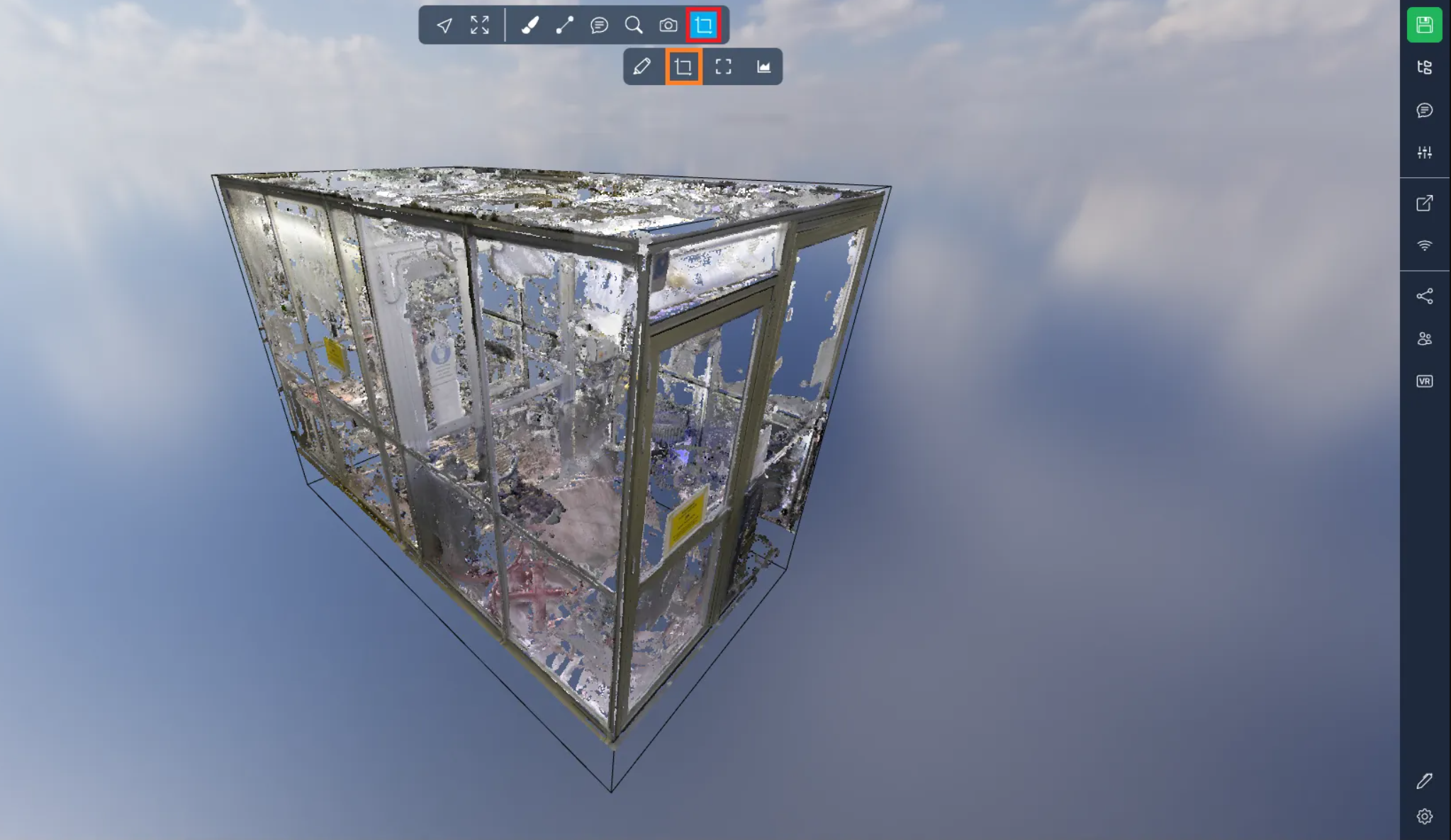The image size is (1451, 840).
Task: Activate the two-point line measurement tool
Action: pos(564,26)
